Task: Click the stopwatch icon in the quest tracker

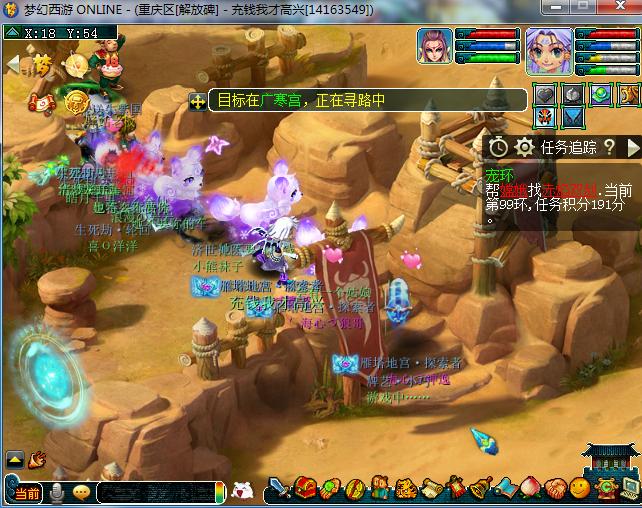Action: tap(498, 147)
